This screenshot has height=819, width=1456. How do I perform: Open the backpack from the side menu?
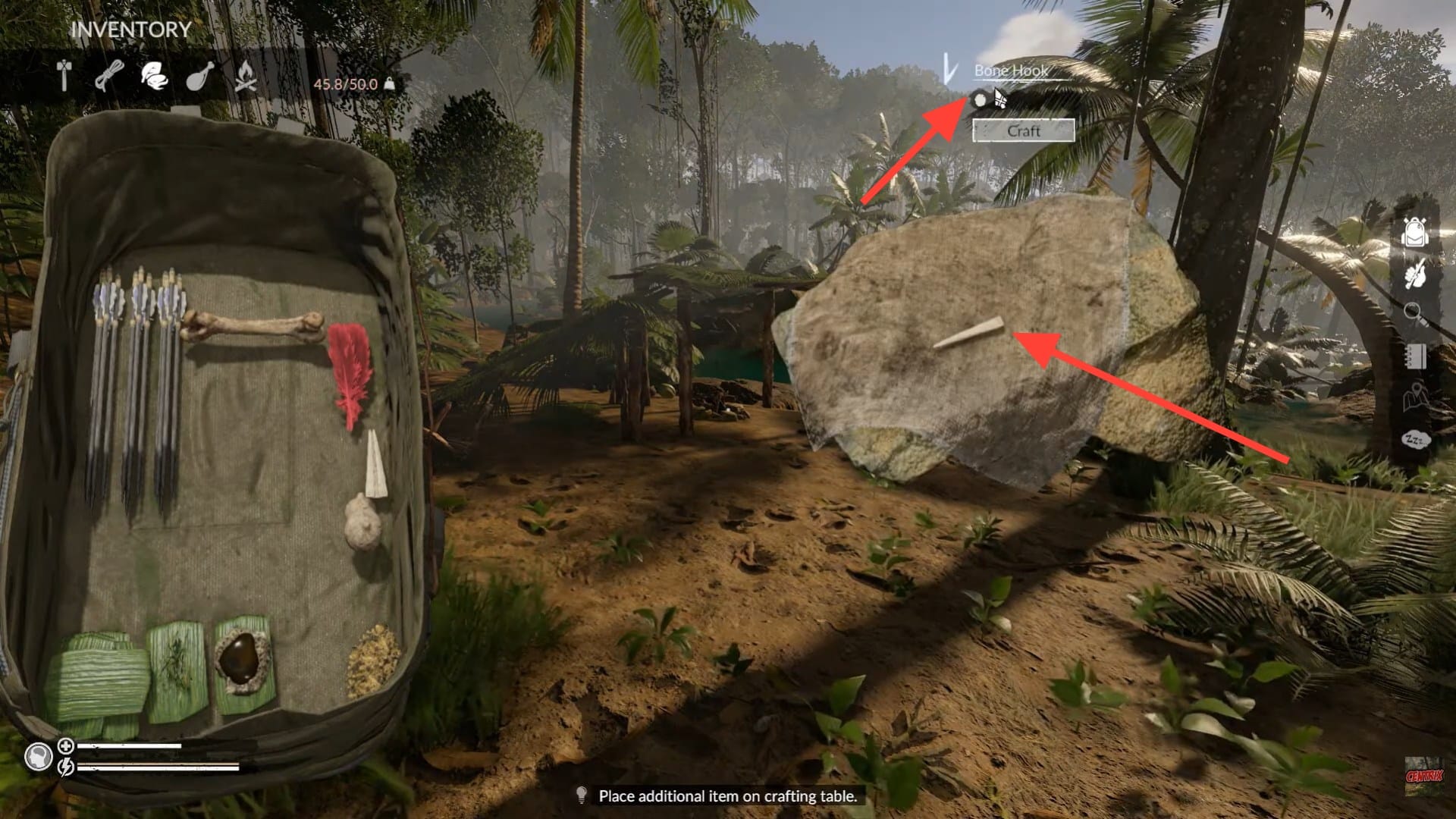click(x=1414, y=233)
